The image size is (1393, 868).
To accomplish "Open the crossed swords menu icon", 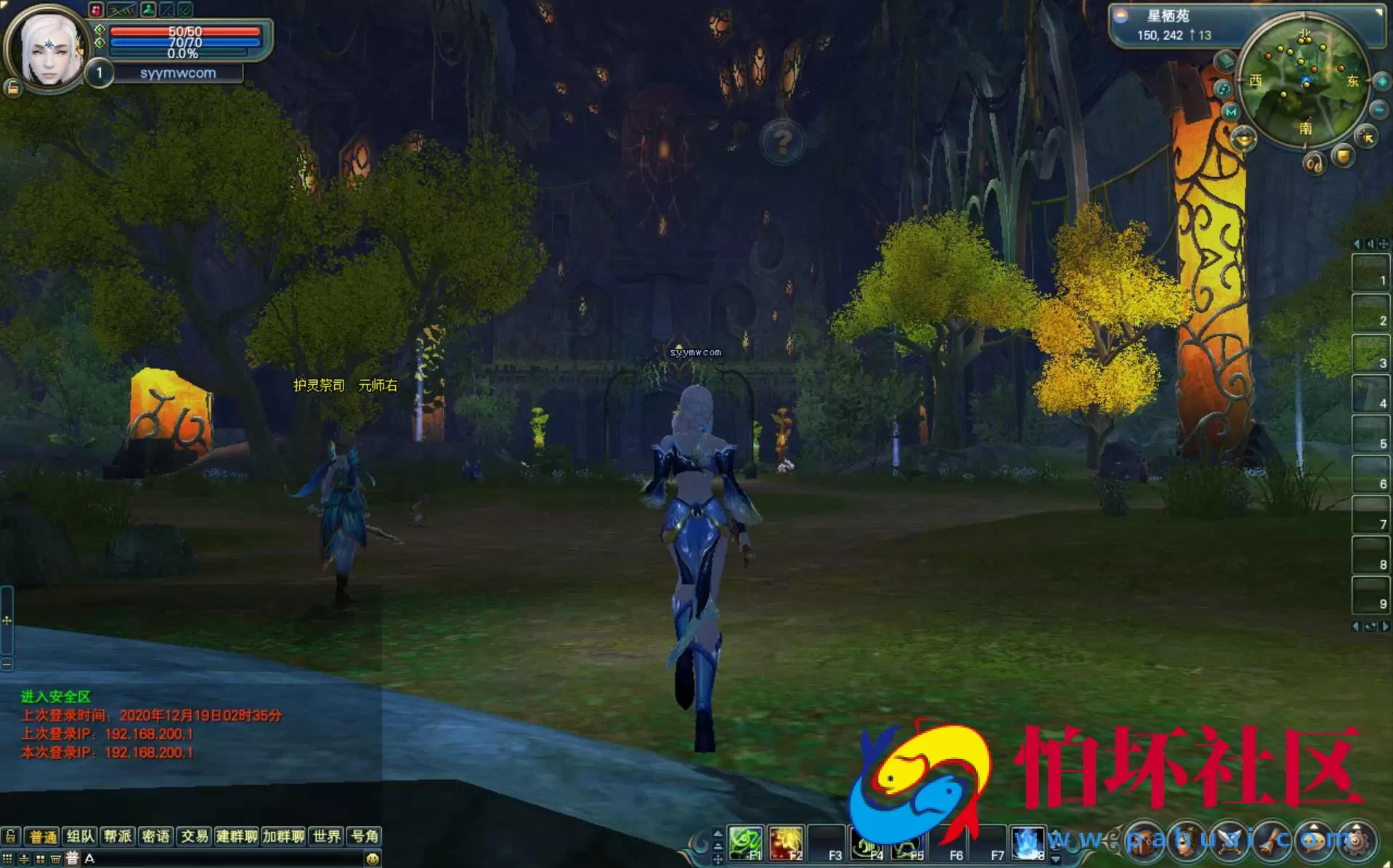I will coord(1229,841).
